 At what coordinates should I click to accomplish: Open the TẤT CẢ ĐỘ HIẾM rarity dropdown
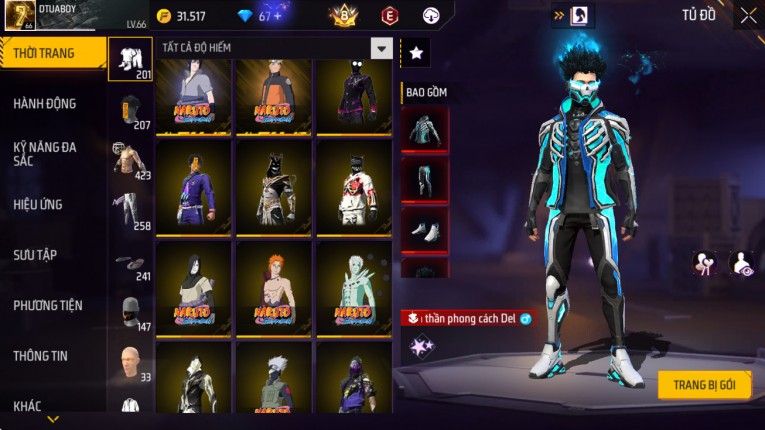click(380, 48)
